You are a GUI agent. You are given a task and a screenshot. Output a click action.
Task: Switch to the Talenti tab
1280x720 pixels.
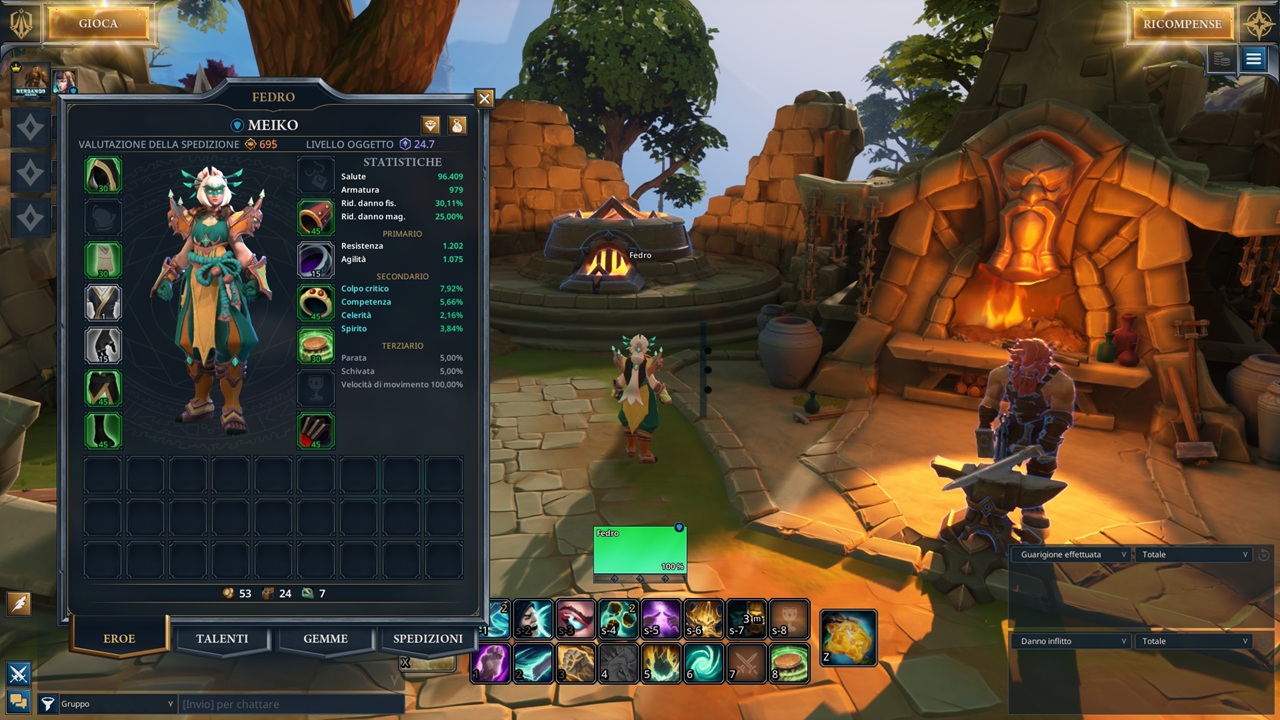pos(222,639)
